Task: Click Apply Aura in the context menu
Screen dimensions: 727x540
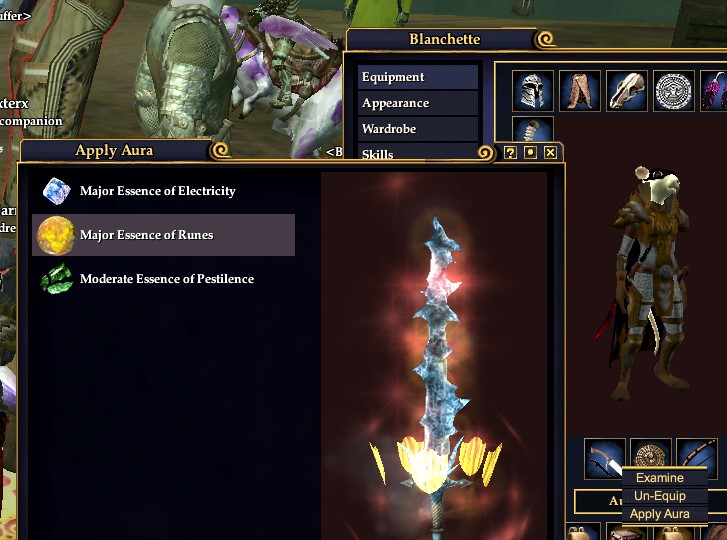Action: click(660, 514)
